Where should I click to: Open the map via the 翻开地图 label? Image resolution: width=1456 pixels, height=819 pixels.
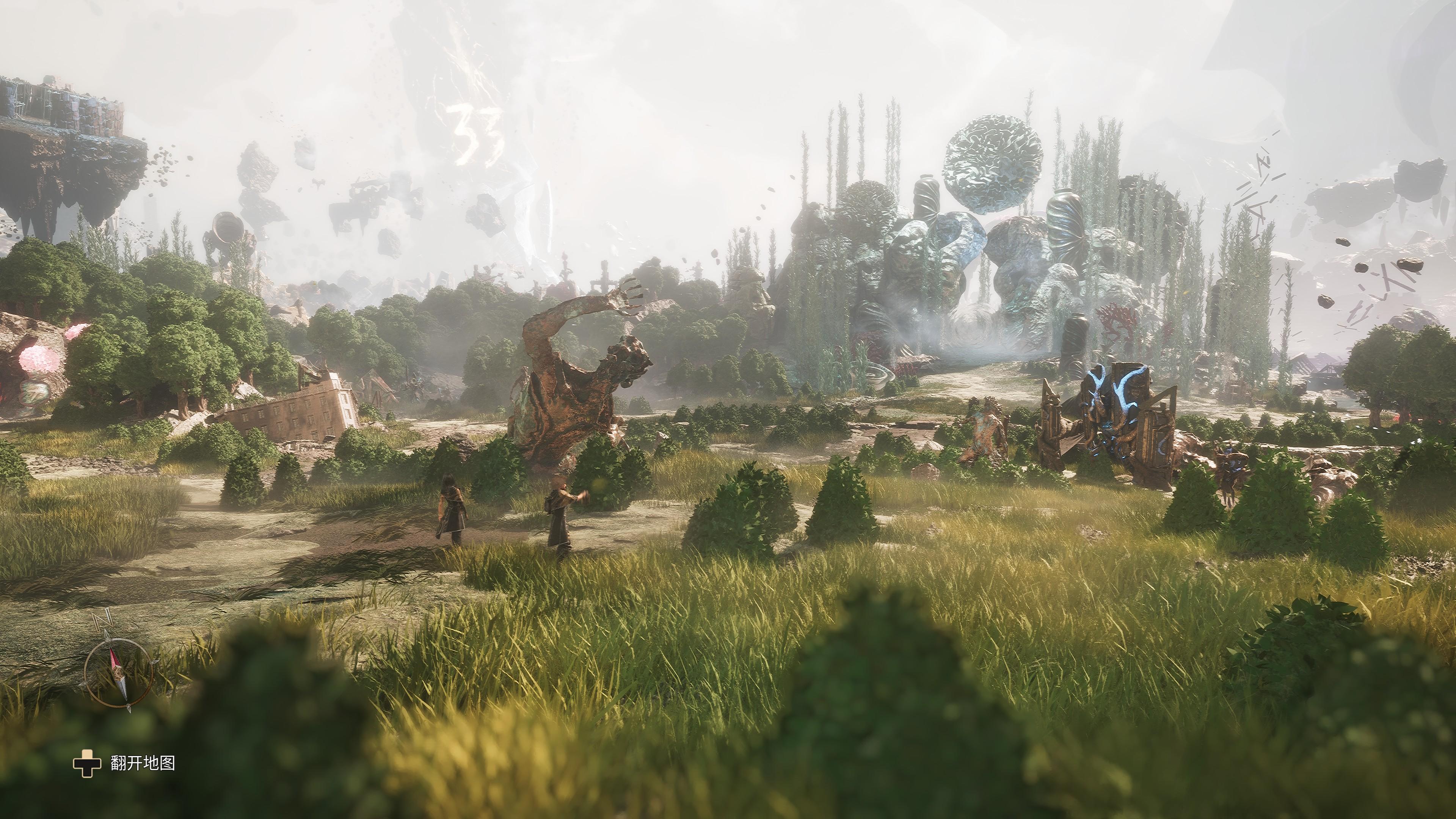pos(143,763)
